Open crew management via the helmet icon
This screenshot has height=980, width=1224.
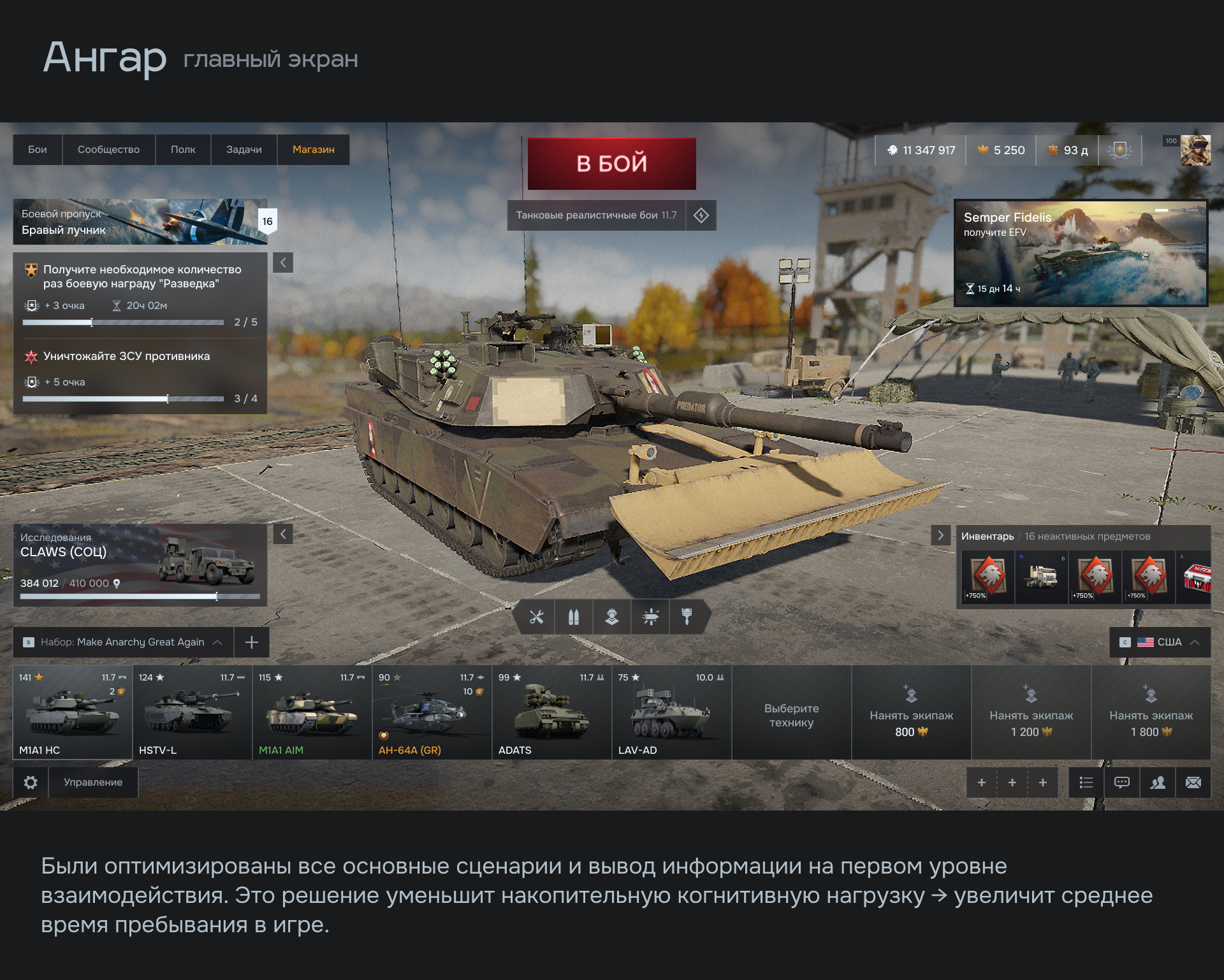pyautogui.click(x=612, y=617)
